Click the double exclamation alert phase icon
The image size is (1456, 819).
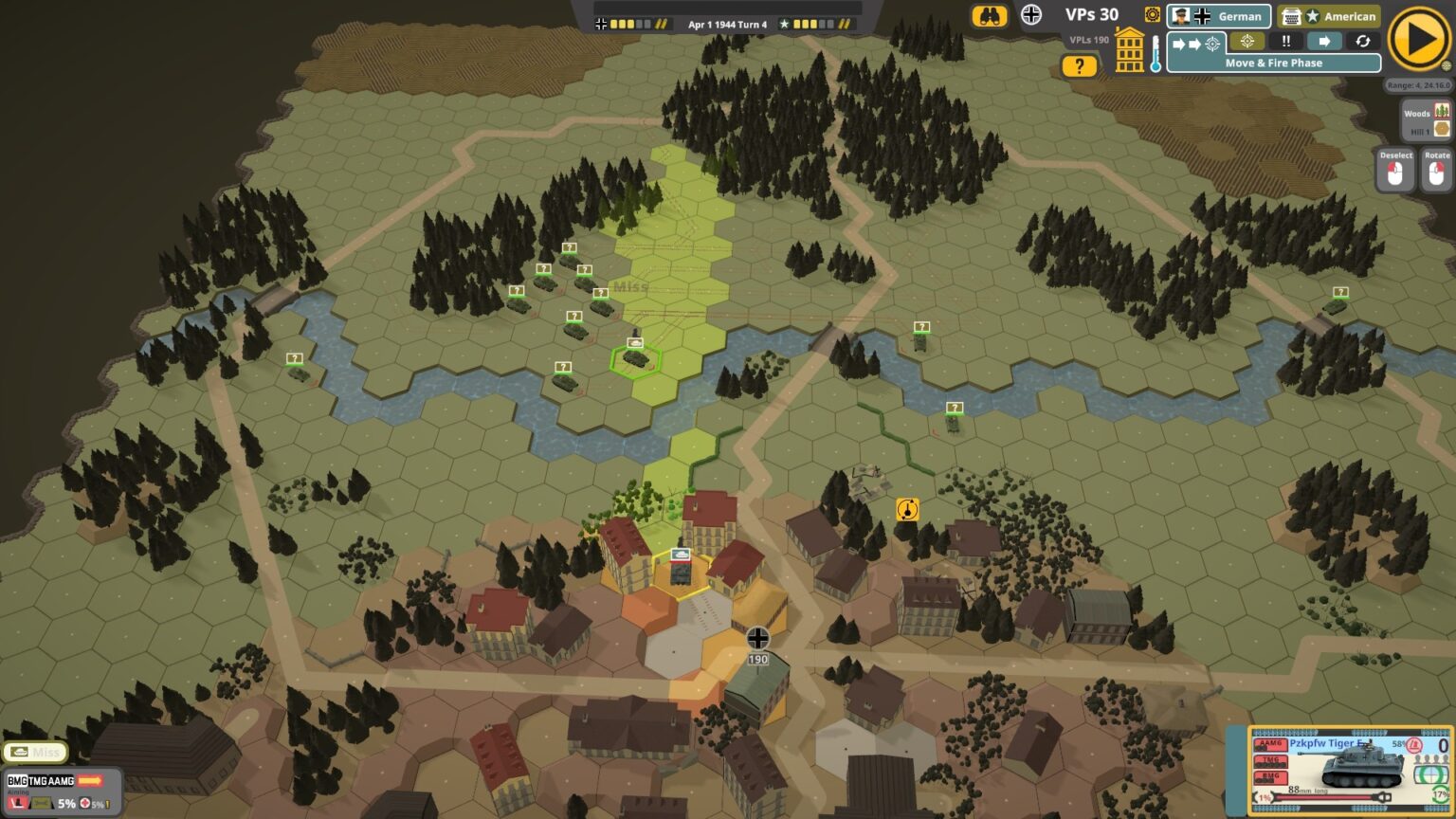(1286, 41)
